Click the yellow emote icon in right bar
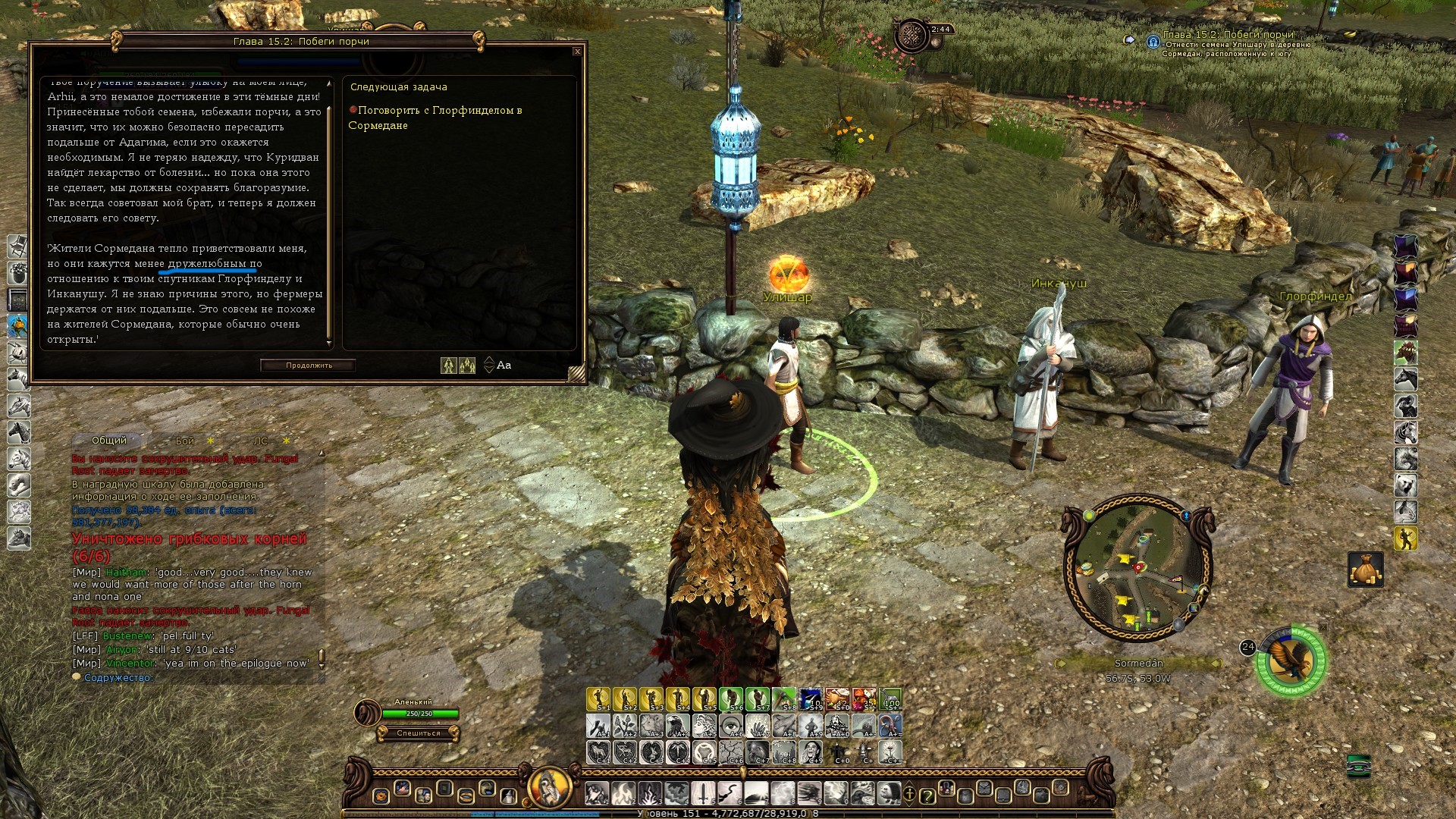This screenshot has height=819, width=1456. (x=1405, y=538)
